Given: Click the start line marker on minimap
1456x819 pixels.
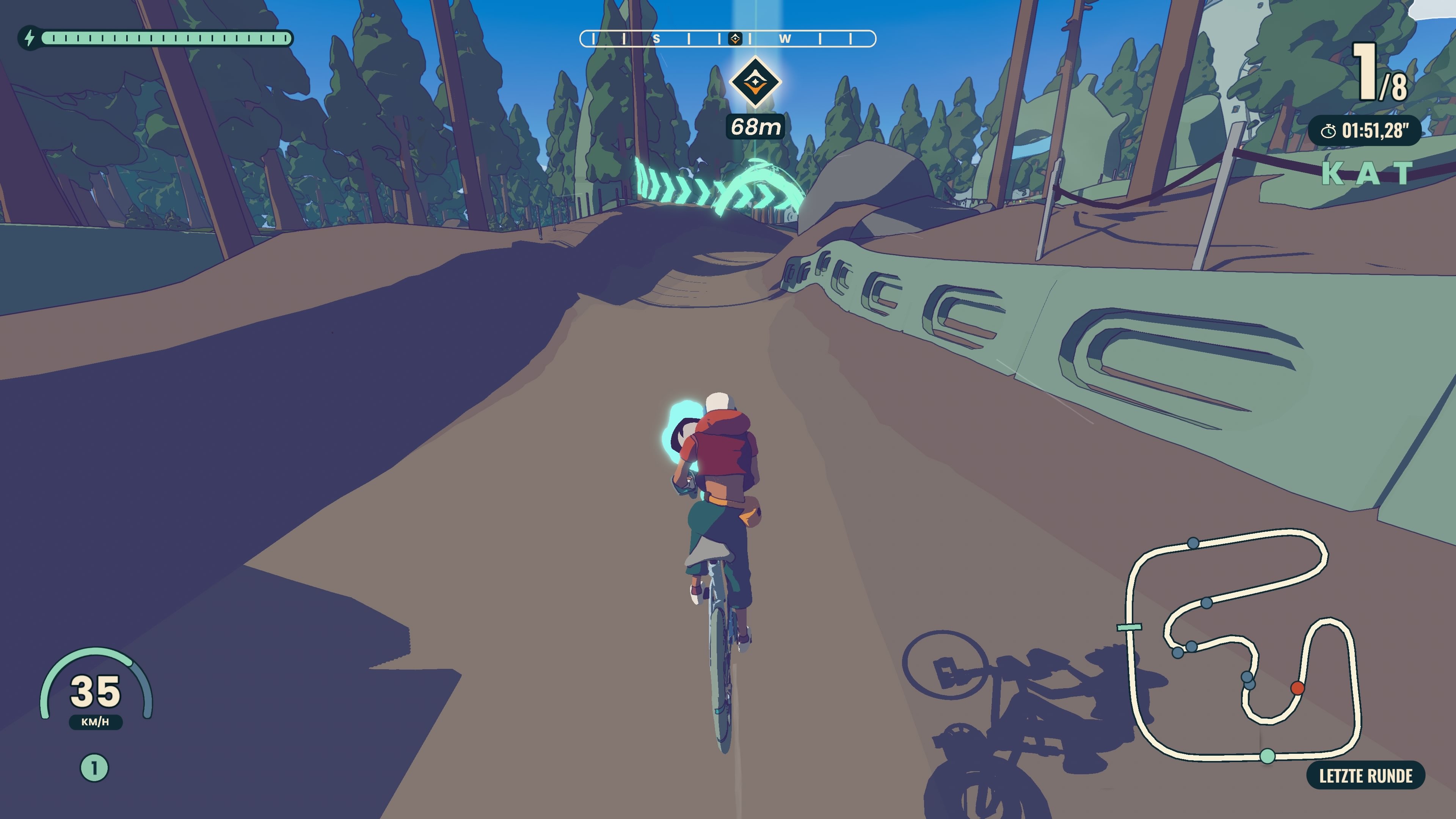Looking at the screenshot, I should 1129,627.
